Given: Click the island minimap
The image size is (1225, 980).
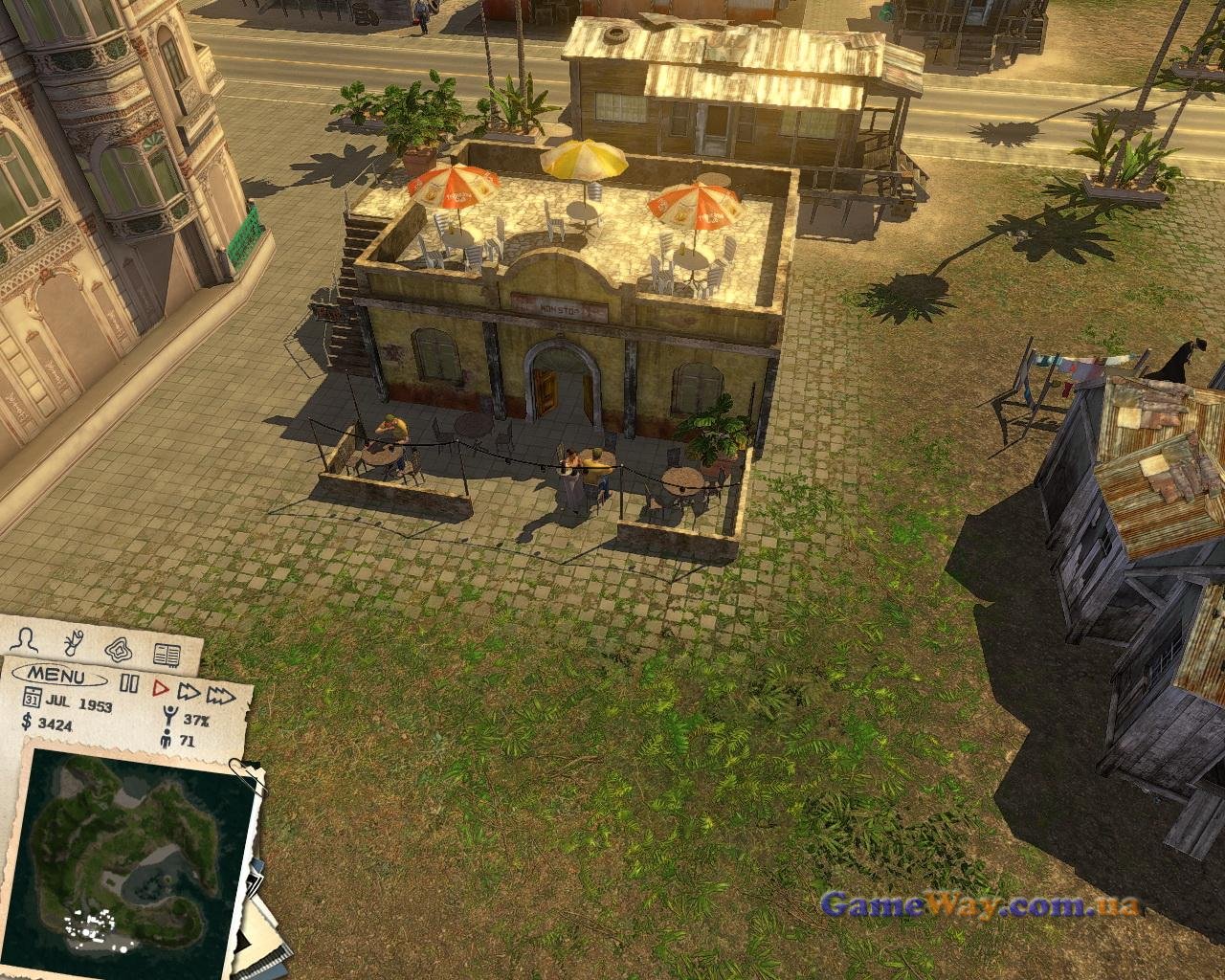Looking at the screenshot, I should [129, 852].
